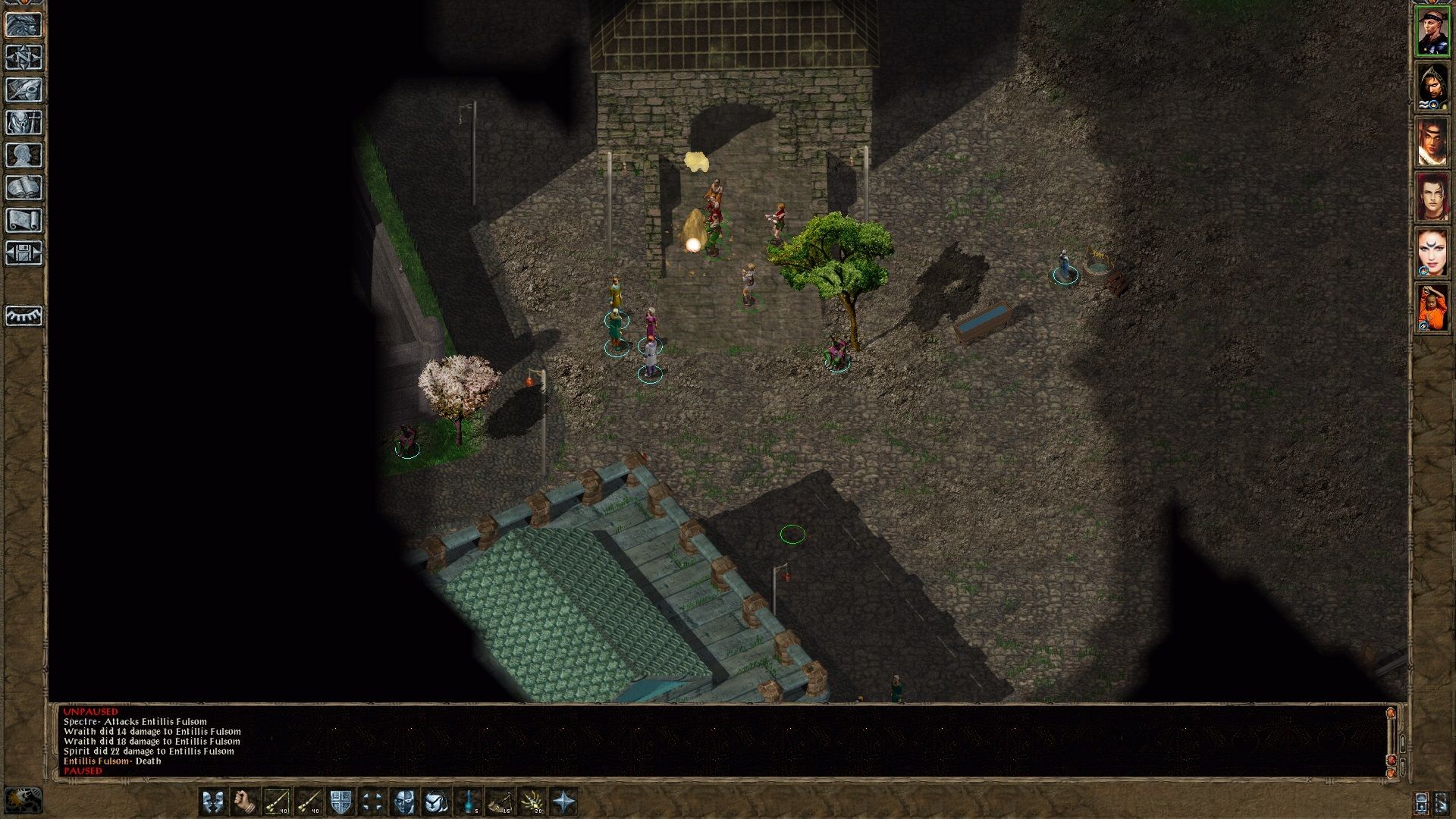Open special abilities star button
The image size is (1456, 819).
pyautogui.click(x=564, y=802)
